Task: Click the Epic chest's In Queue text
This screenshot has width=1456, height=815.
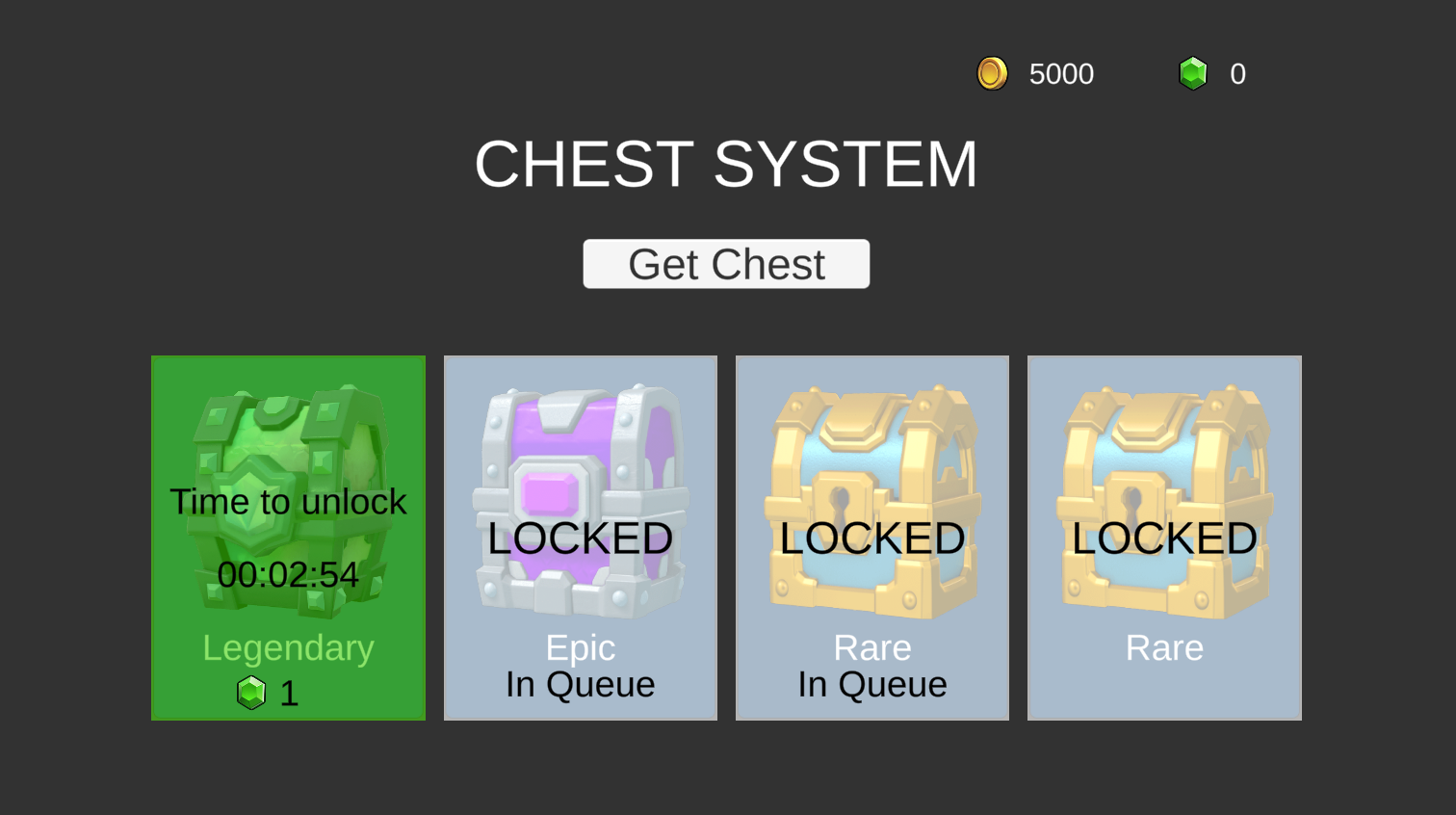Action: tap(580, 684)
